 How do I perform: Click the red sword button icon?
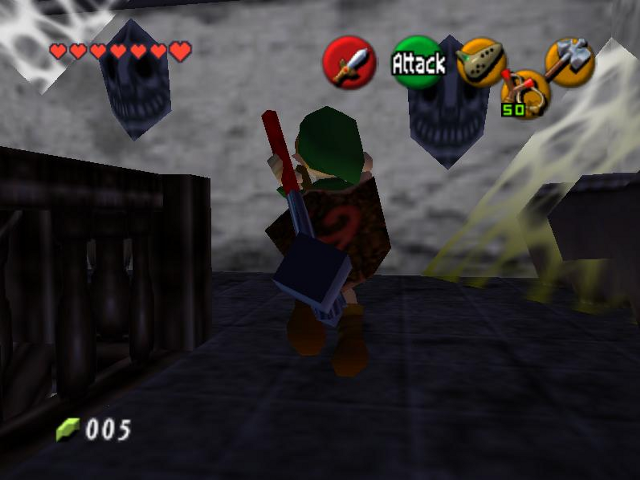point(348,64)
